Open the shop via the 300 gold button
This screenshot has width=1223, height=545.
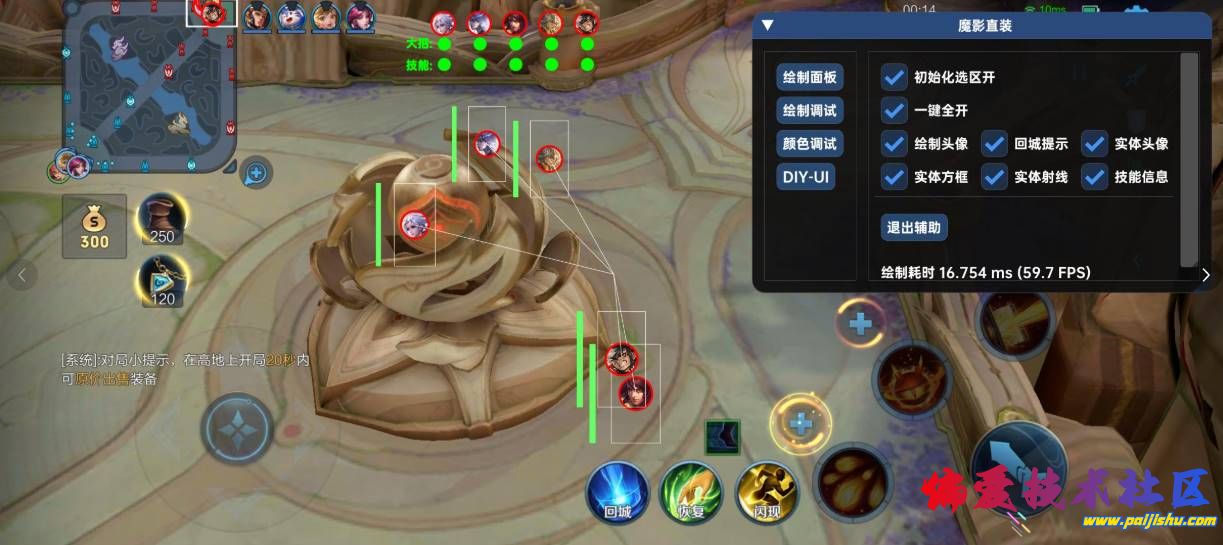tap(95, 226)
